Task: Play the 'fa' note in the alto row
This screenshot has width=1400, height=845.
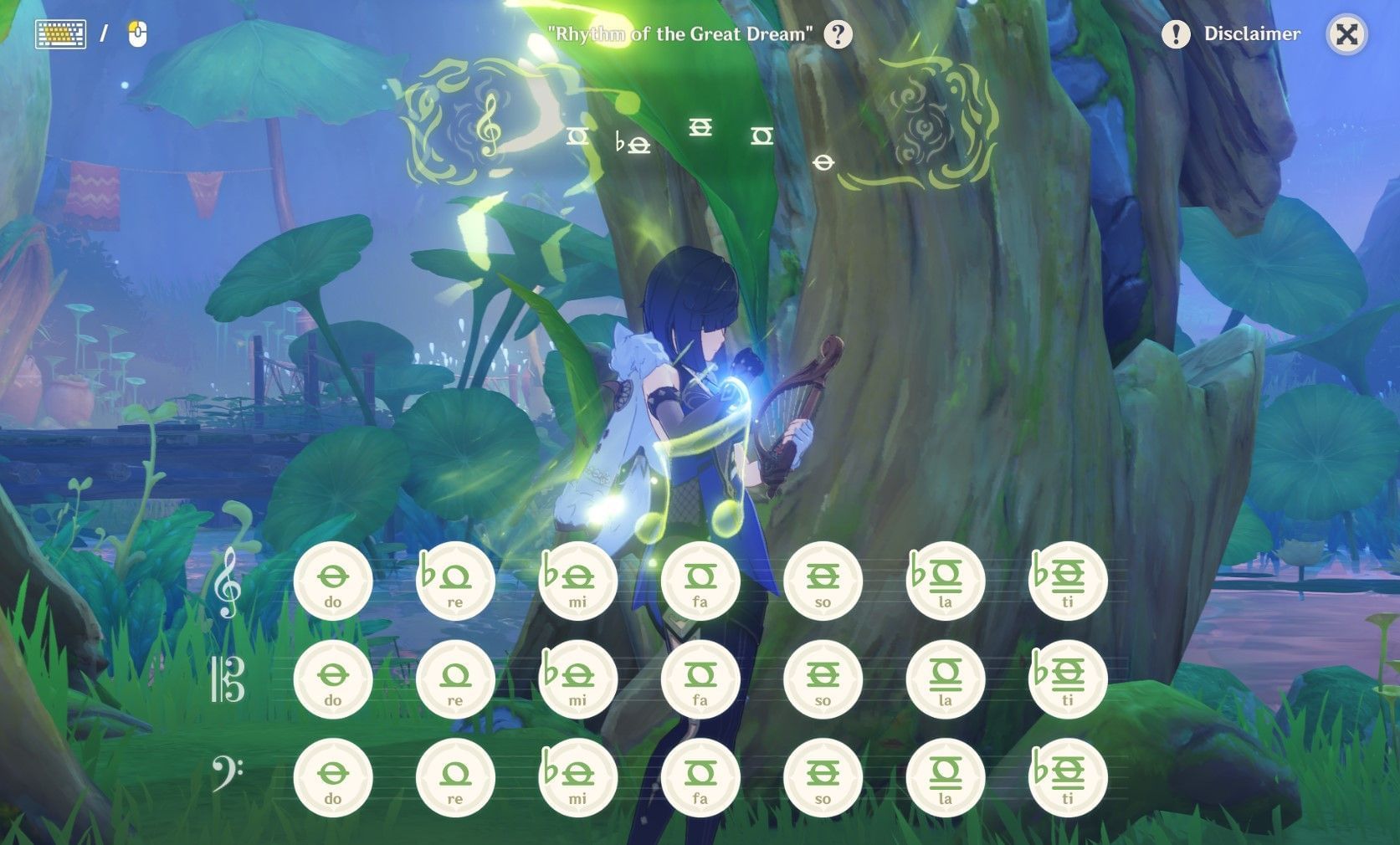Action: 700,679
